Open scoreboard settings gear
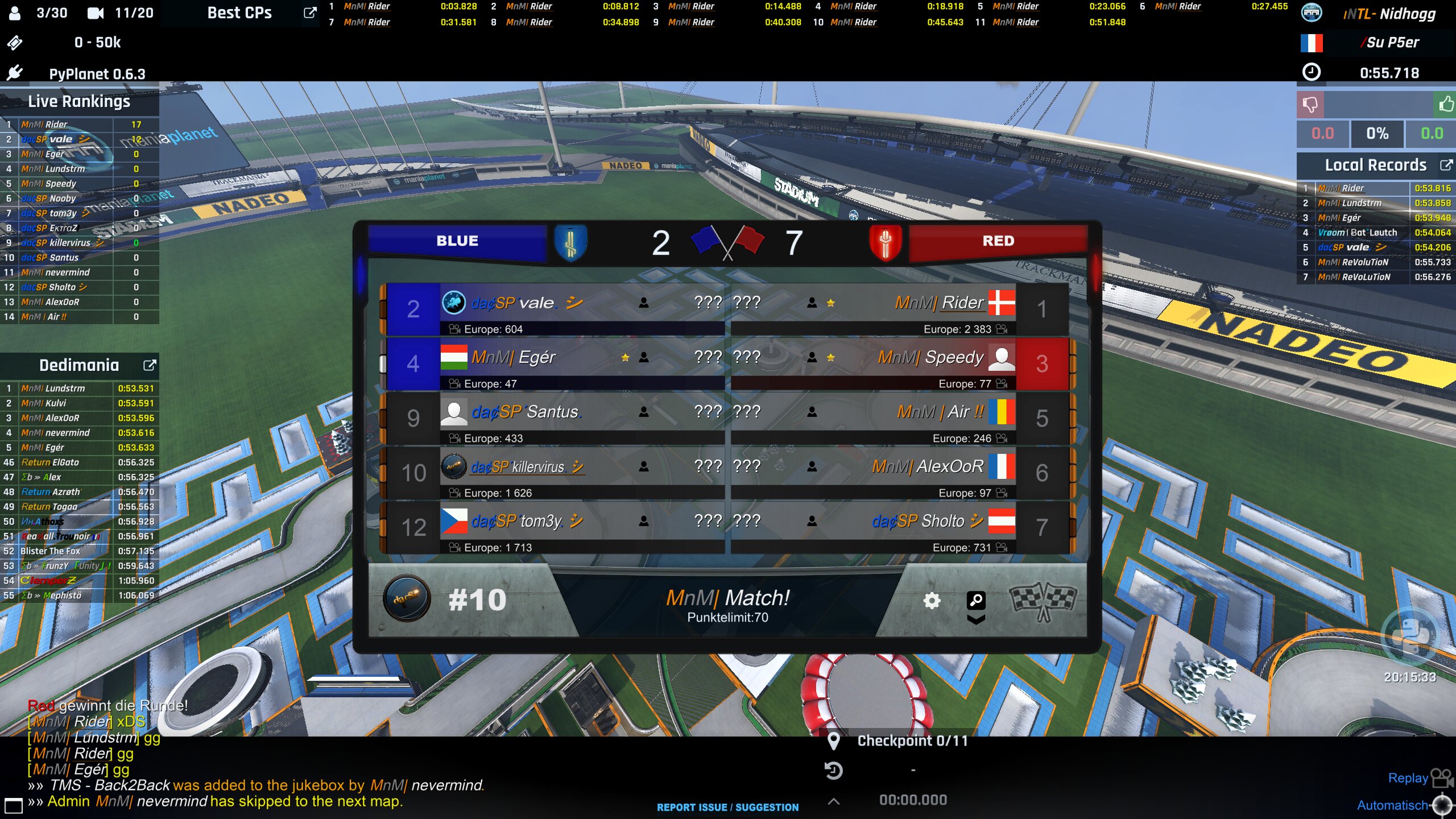Screen dimensions: 1456x819 [932, 601]
